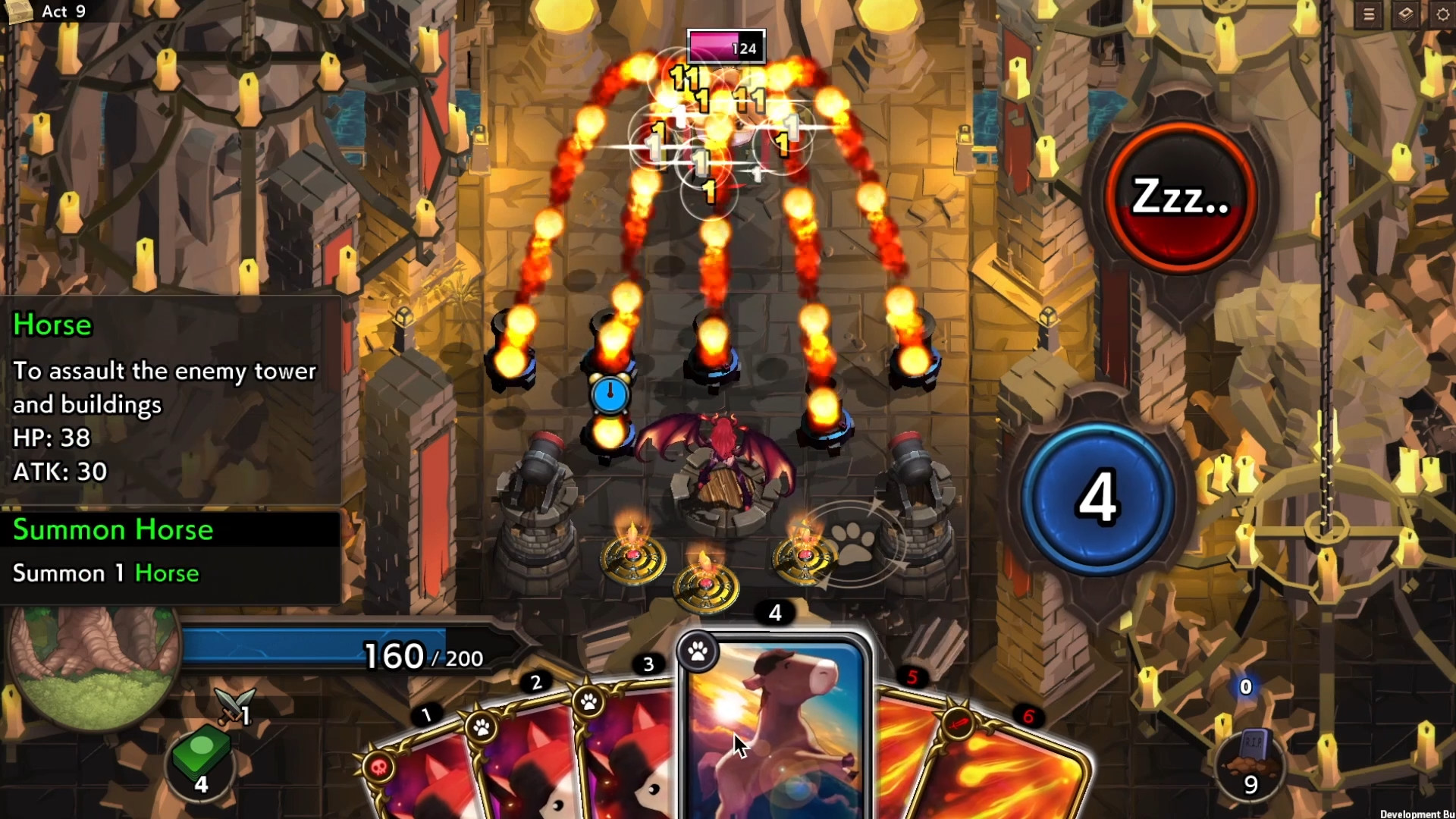Click the red Zzz.. end turn button
Screen dimensions: 1456x819
1179,197
